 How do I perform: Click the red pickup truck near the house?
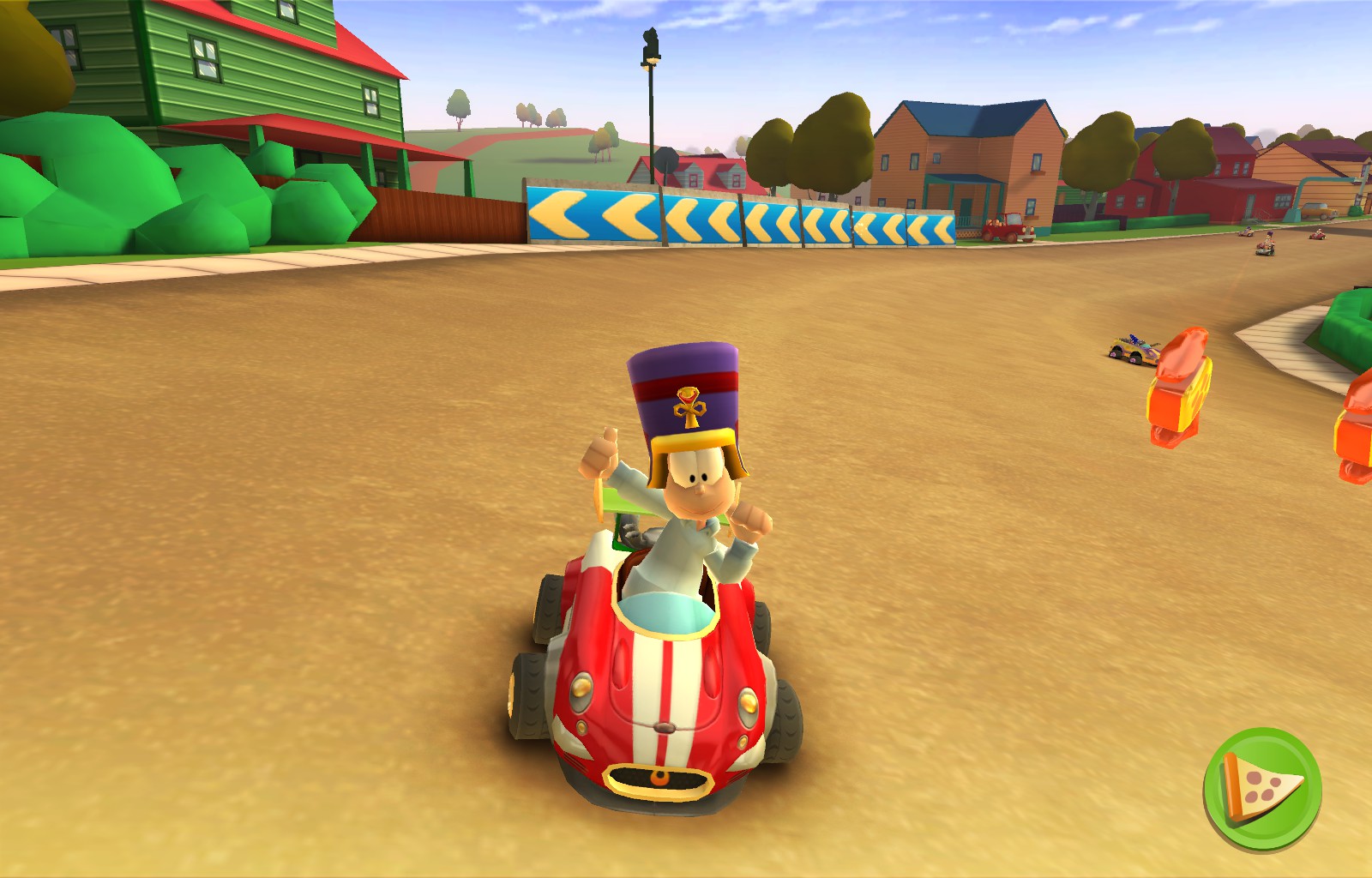[x=1009, y=228]
